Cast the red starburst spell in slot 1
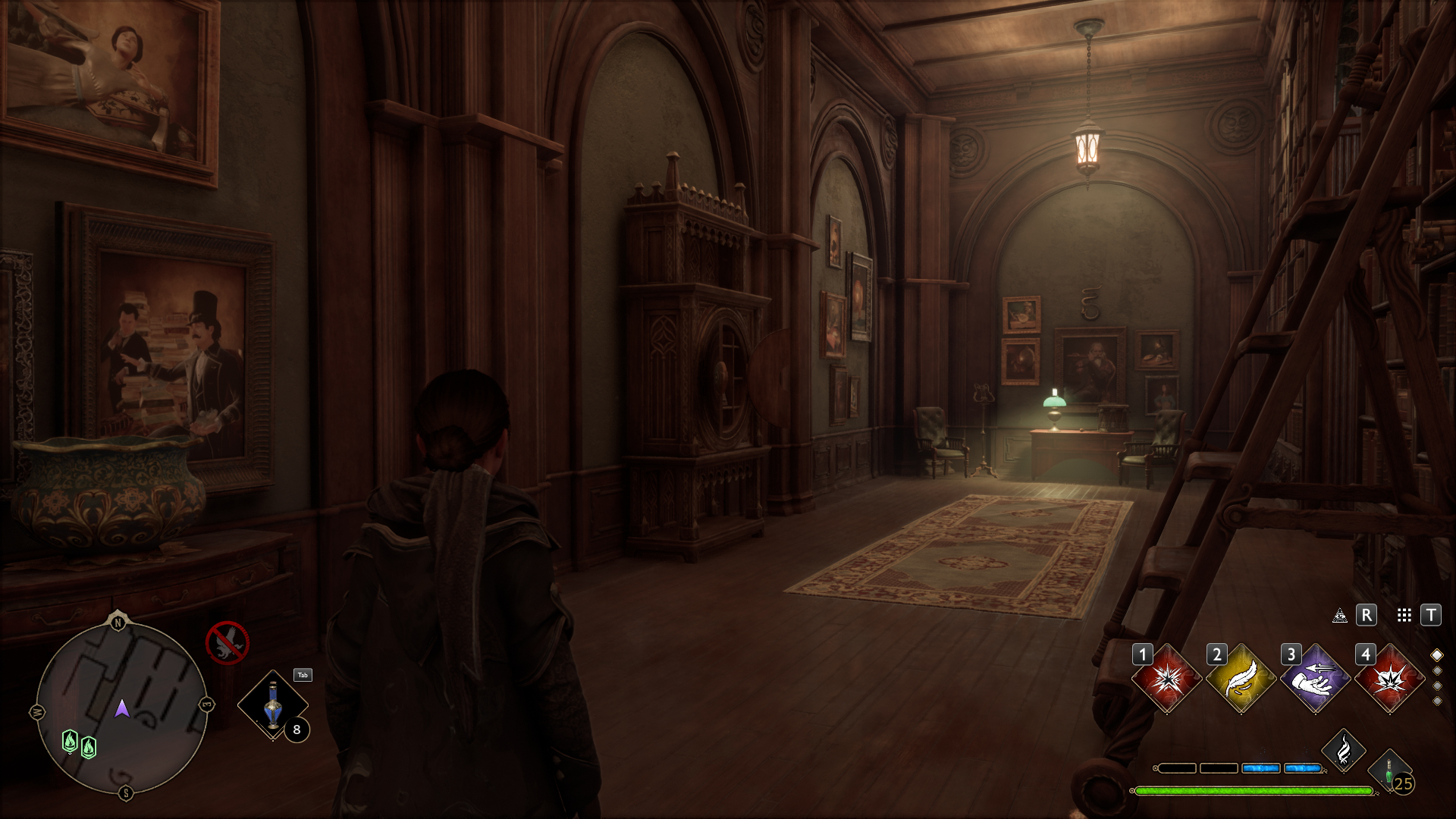 (x=1166, y=679)
